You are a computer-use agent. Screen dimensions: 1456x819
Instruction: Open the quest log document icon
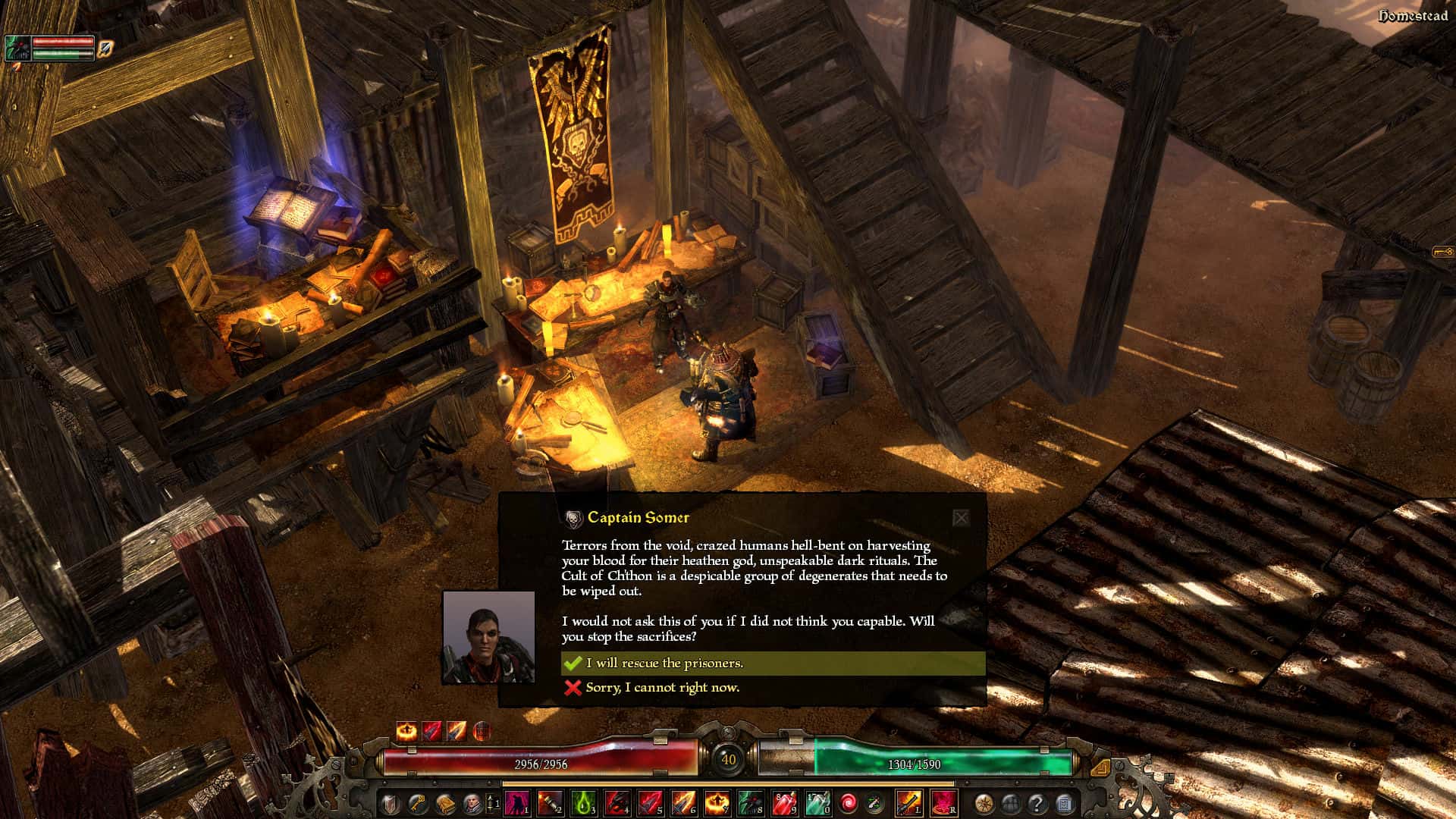[1062, 802]
